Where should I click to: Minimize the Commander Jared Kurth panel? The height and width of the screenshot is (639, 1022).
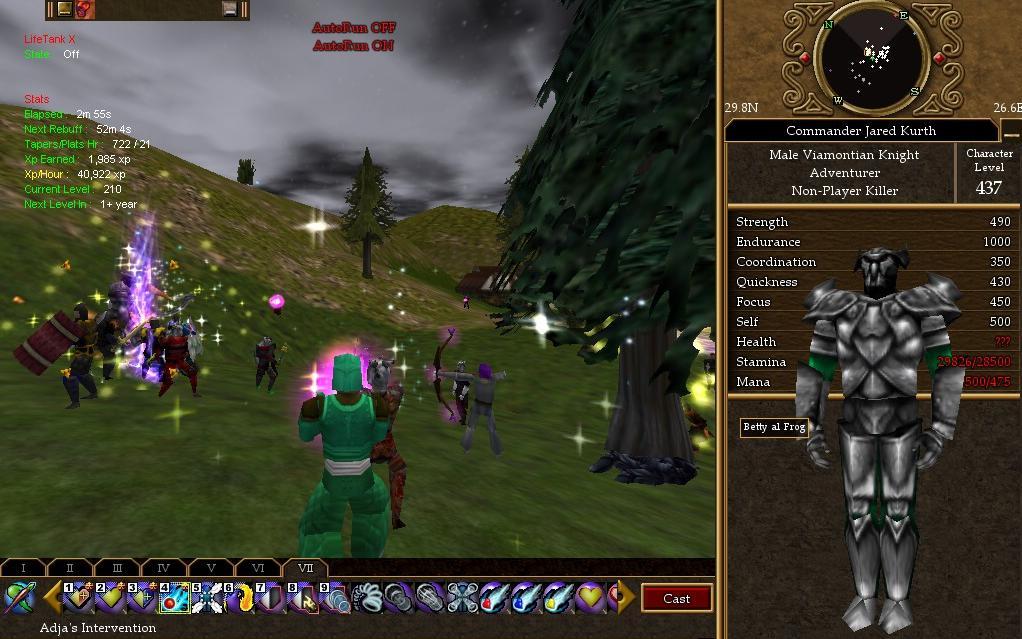[x=1010, y=131]
